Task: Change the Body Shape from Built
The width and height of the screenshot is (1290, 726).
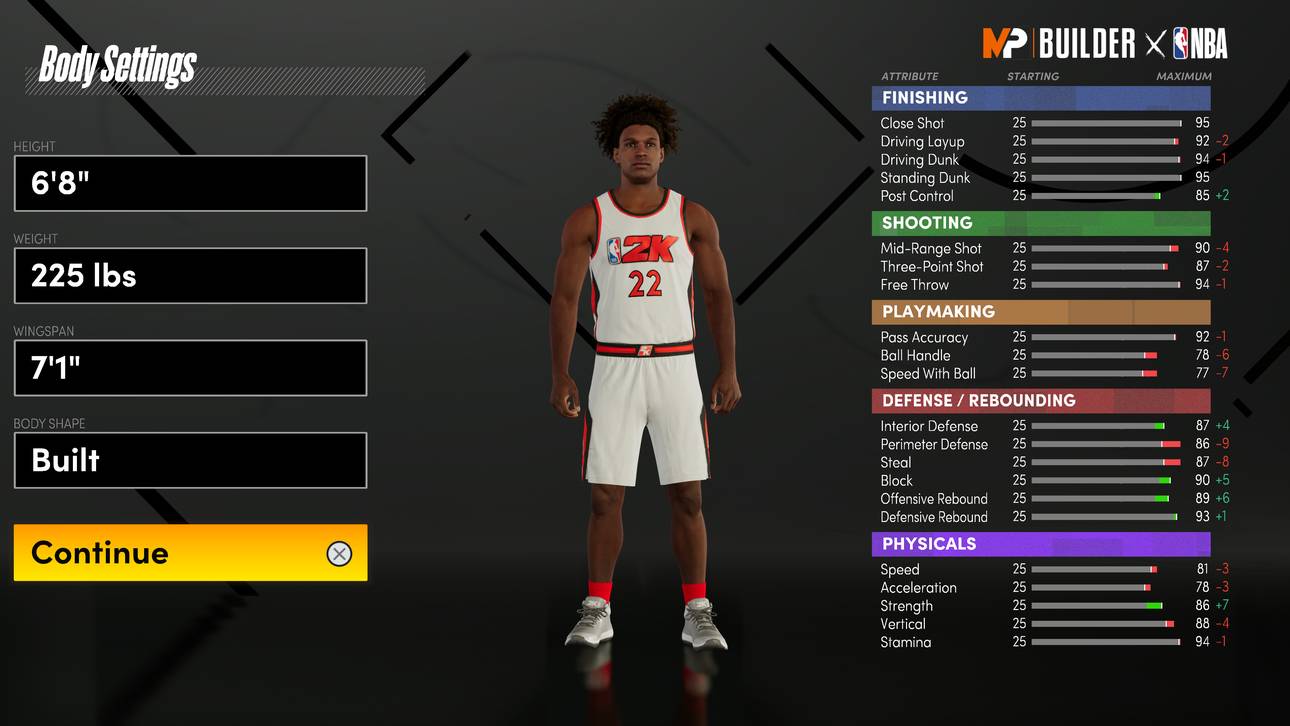Action: point(190,460)
